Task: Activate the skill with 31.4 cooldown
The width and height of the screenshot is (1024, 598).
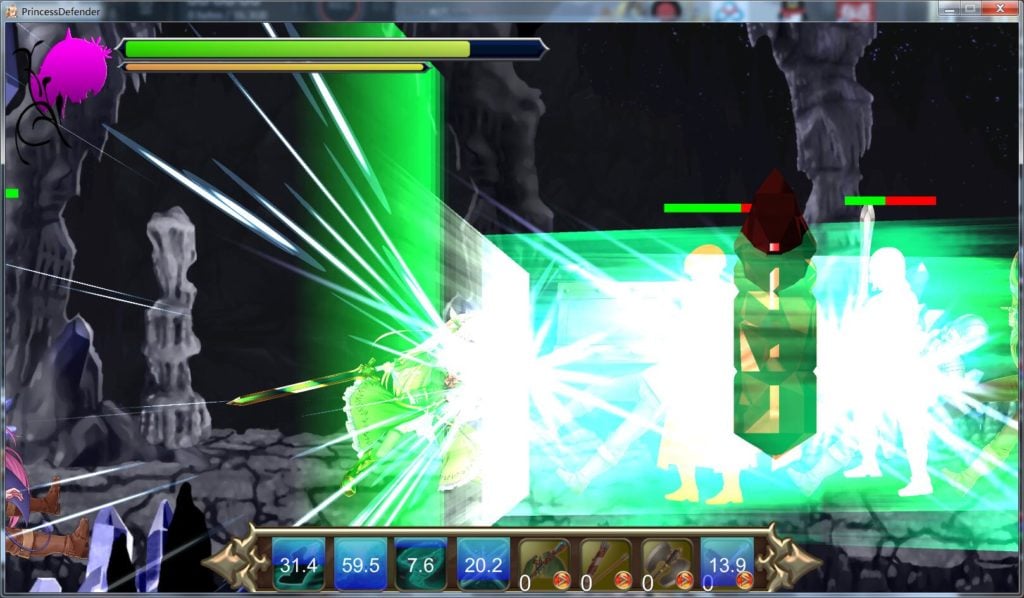Action: pos(298,564)
